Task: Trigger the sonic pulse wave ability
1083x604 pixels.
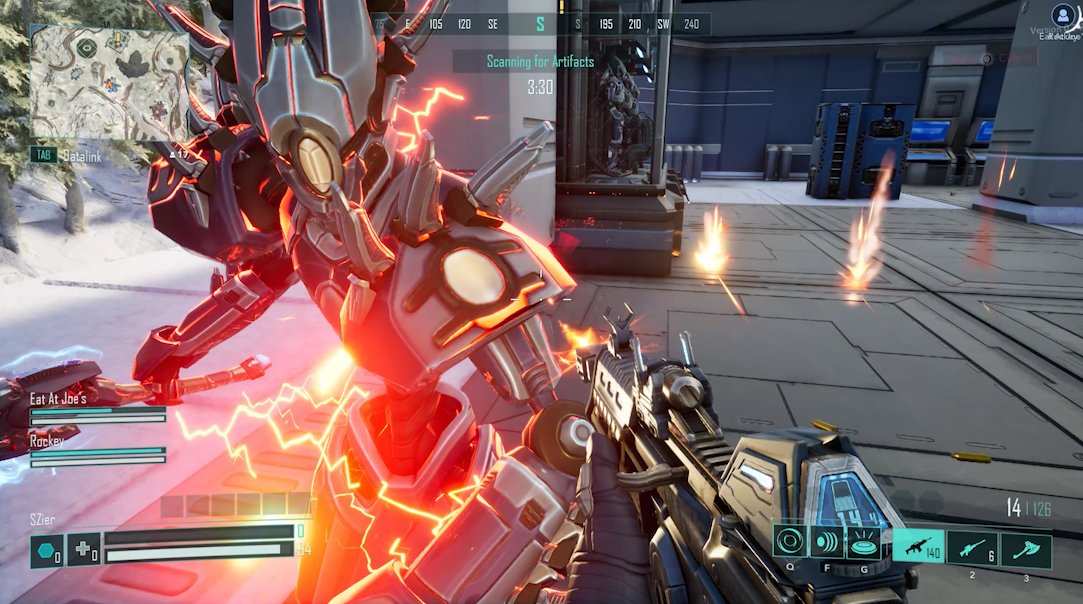Action: 825,541
